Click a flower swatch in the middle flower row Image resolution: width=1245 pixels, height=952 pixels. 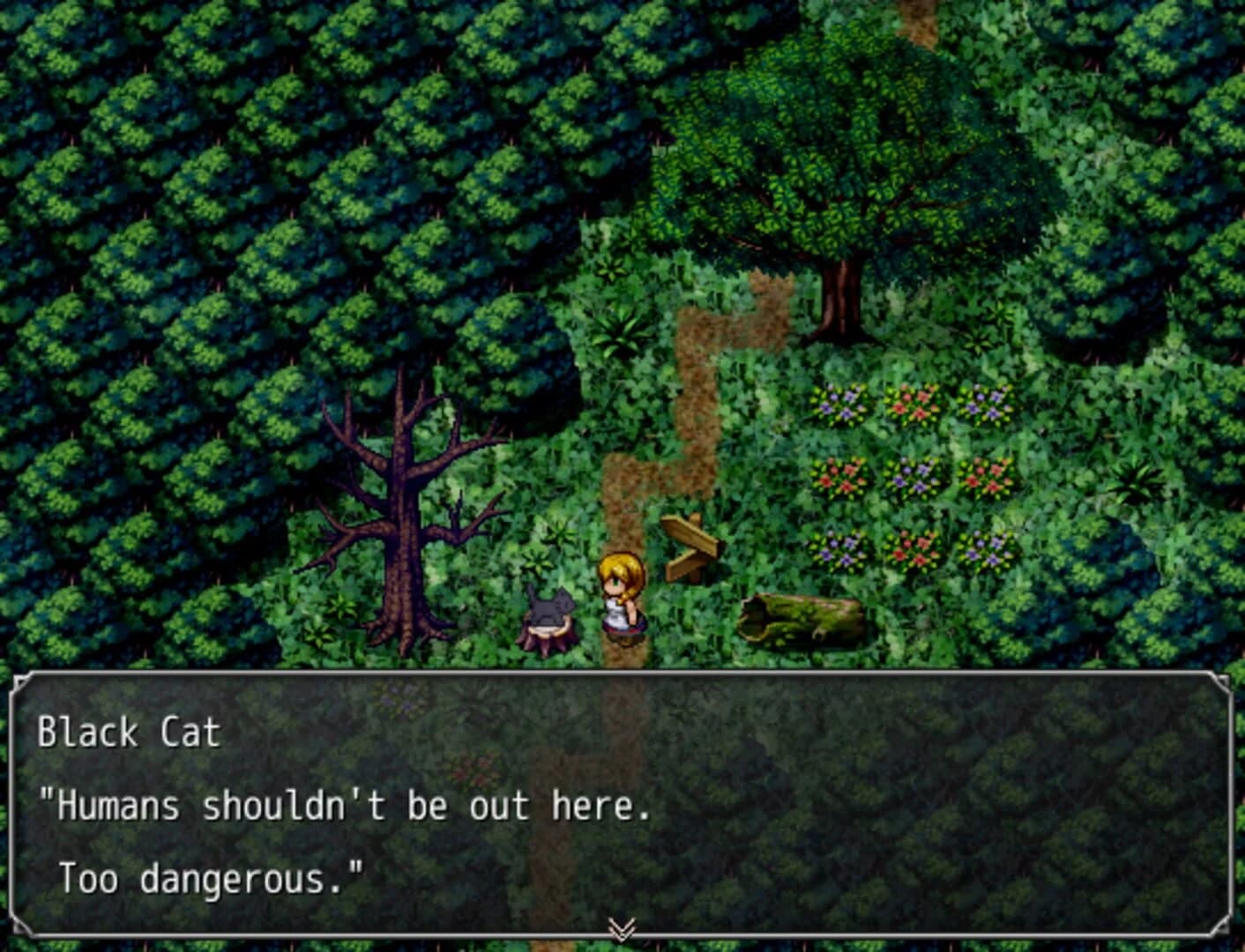pyautogui.click(x=912, y=477)
